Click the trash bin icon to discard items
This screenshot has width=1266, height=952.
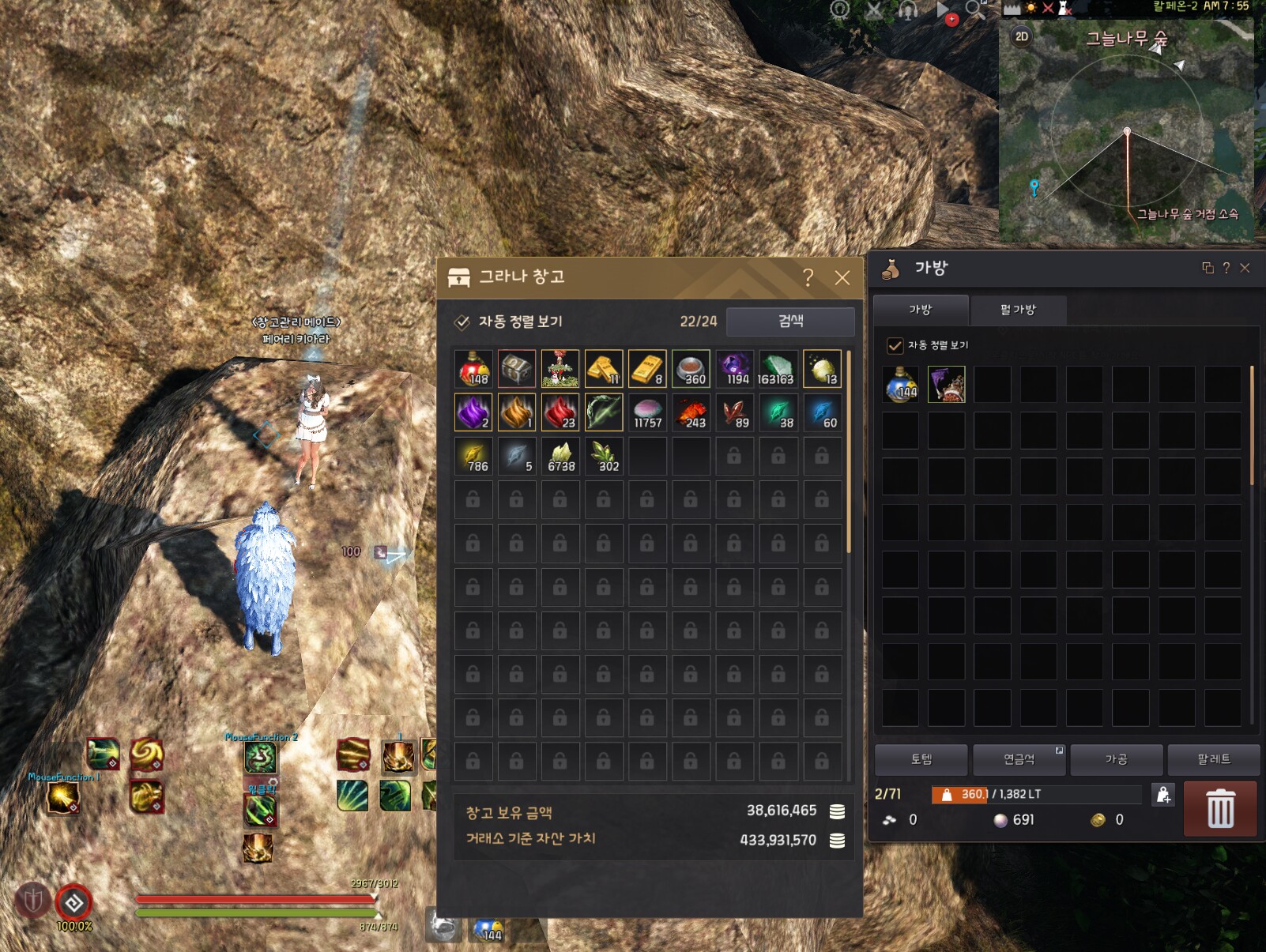point(1221,809)
